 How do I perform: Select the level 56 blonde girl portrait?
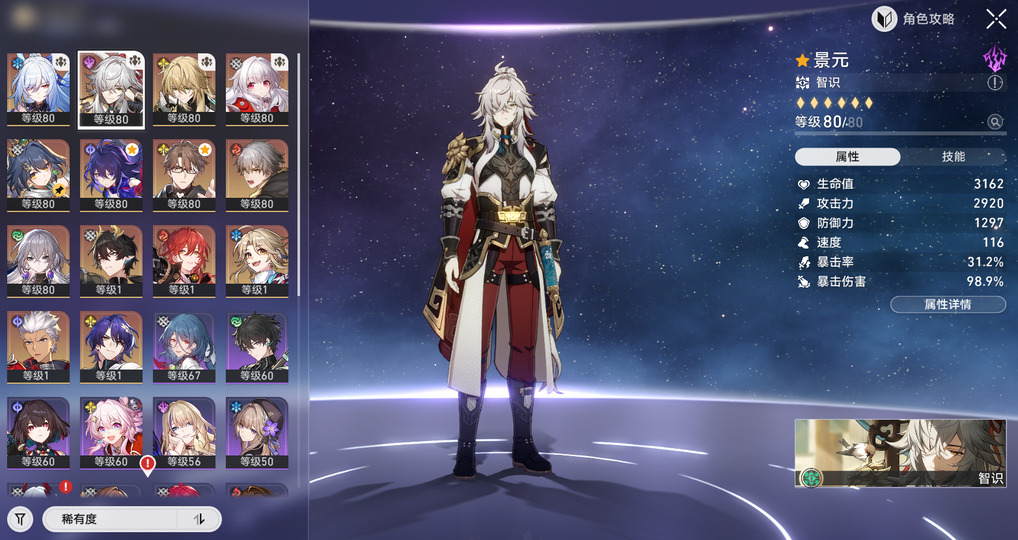coord(184,433)
